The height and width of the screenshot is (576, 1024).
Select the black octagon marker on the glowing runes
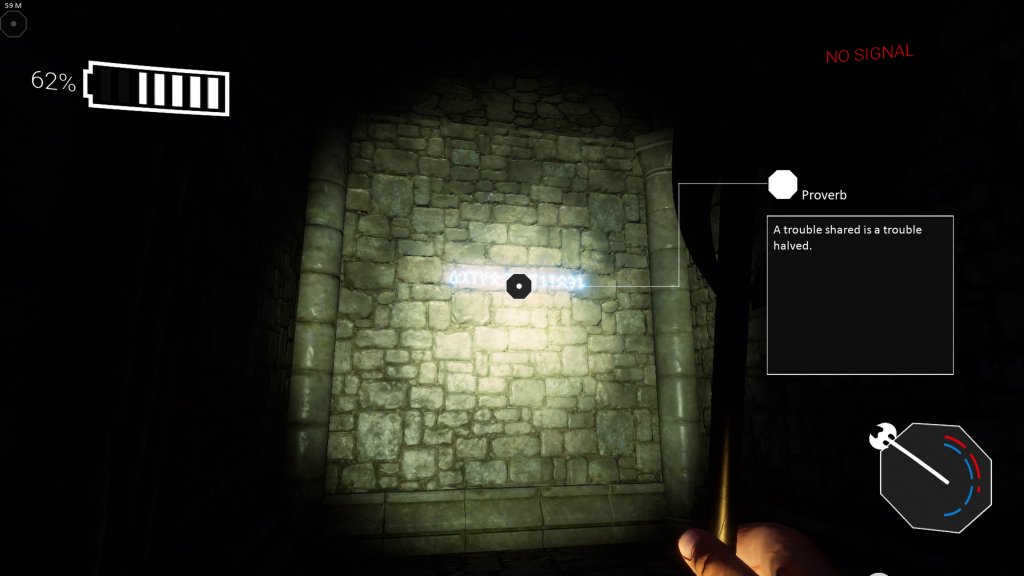[518, 287]
